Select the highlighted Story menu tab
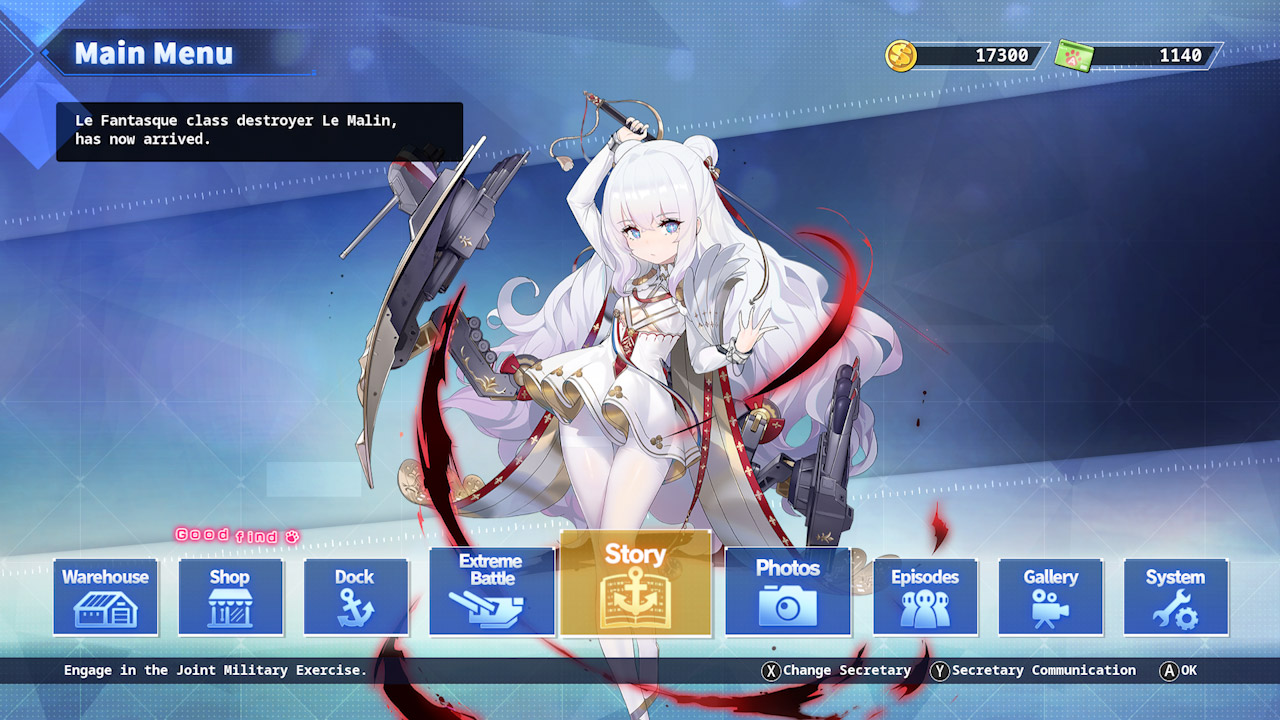1280x720 pixels. click(x=637, y=585)
